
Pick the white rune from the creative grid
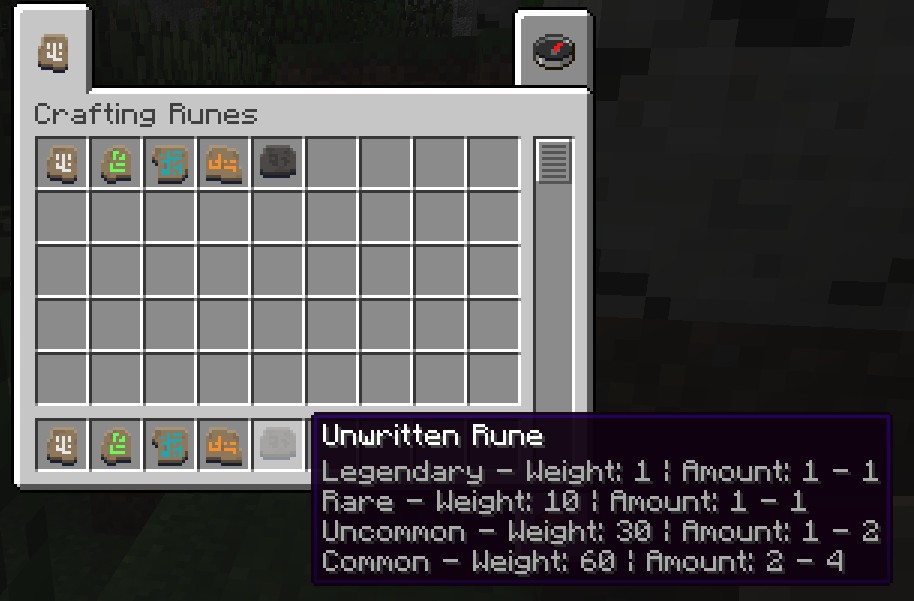(x=63, y=163)
